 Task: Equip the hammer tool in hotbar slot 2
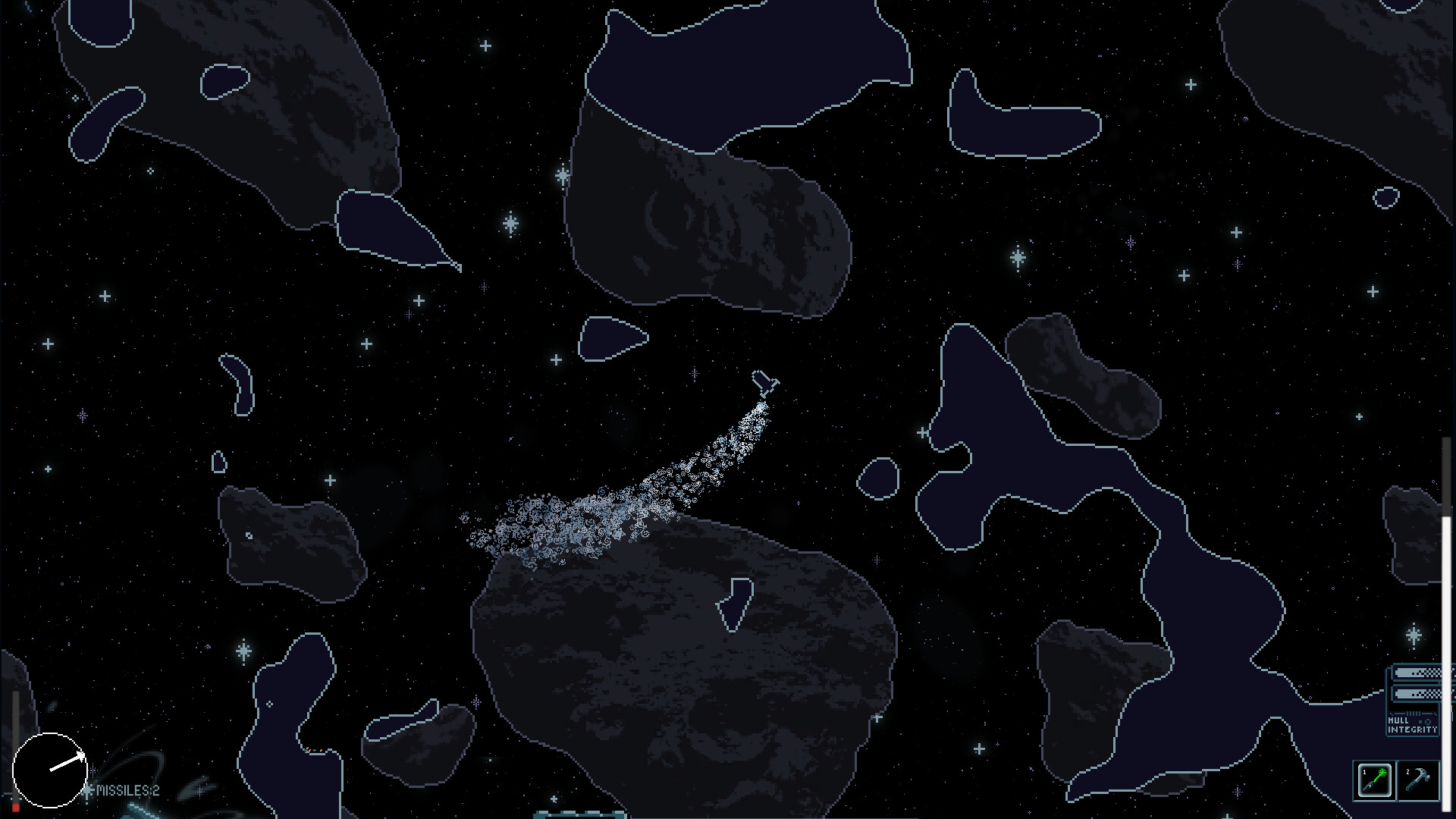point(1417,779)
